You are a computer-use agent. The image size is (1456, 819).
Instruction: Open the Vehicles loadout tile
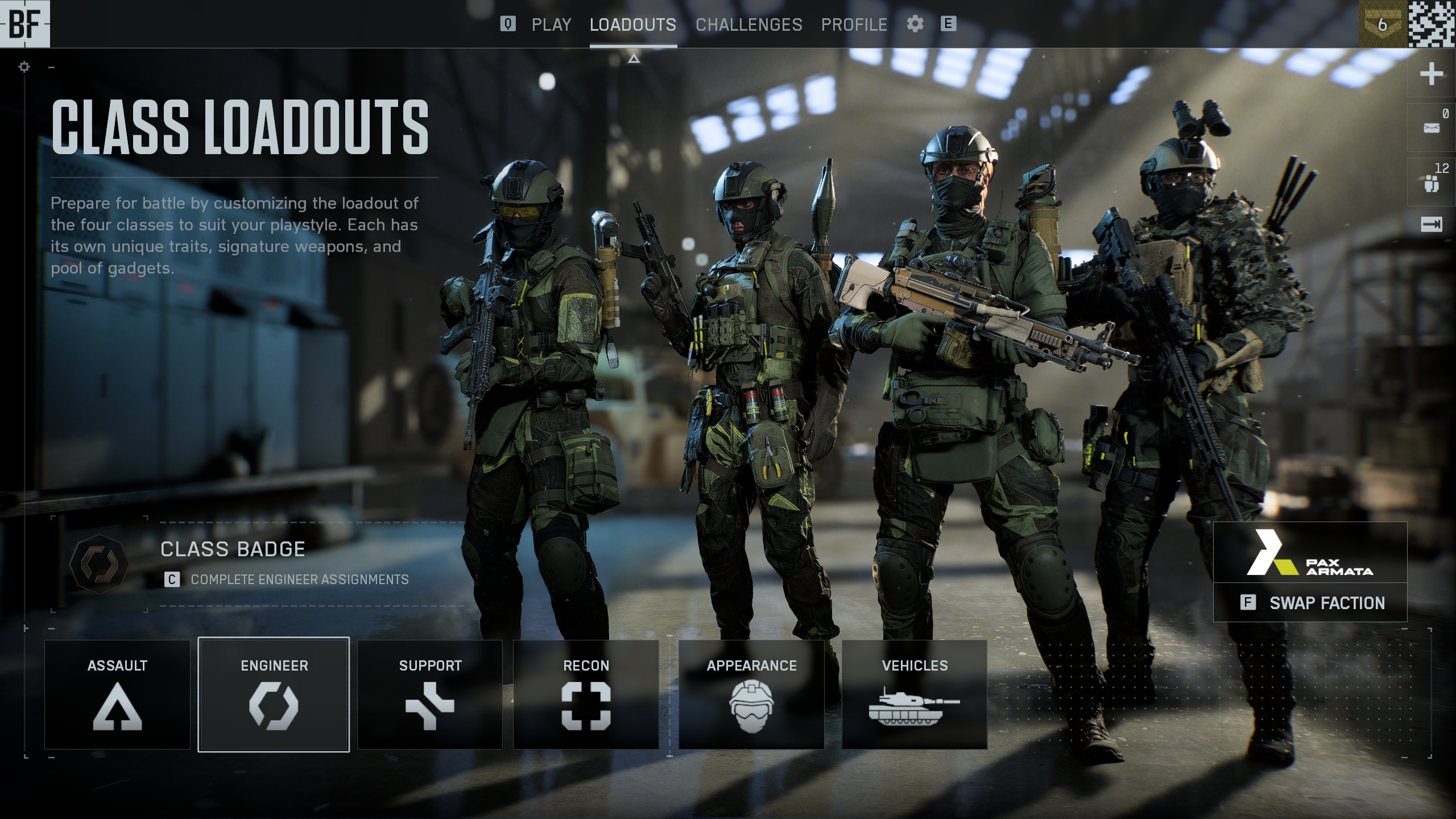point(915,694)
